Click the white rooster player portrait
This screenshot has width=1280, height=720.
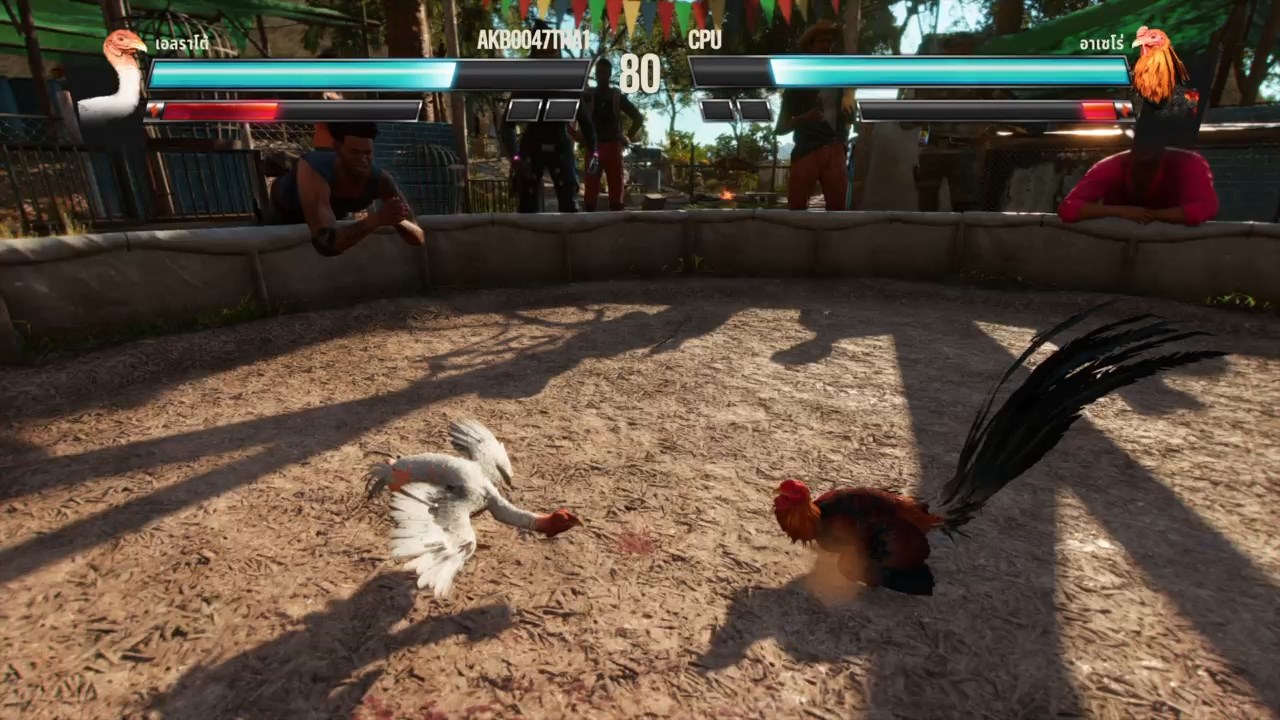point(118,75)
